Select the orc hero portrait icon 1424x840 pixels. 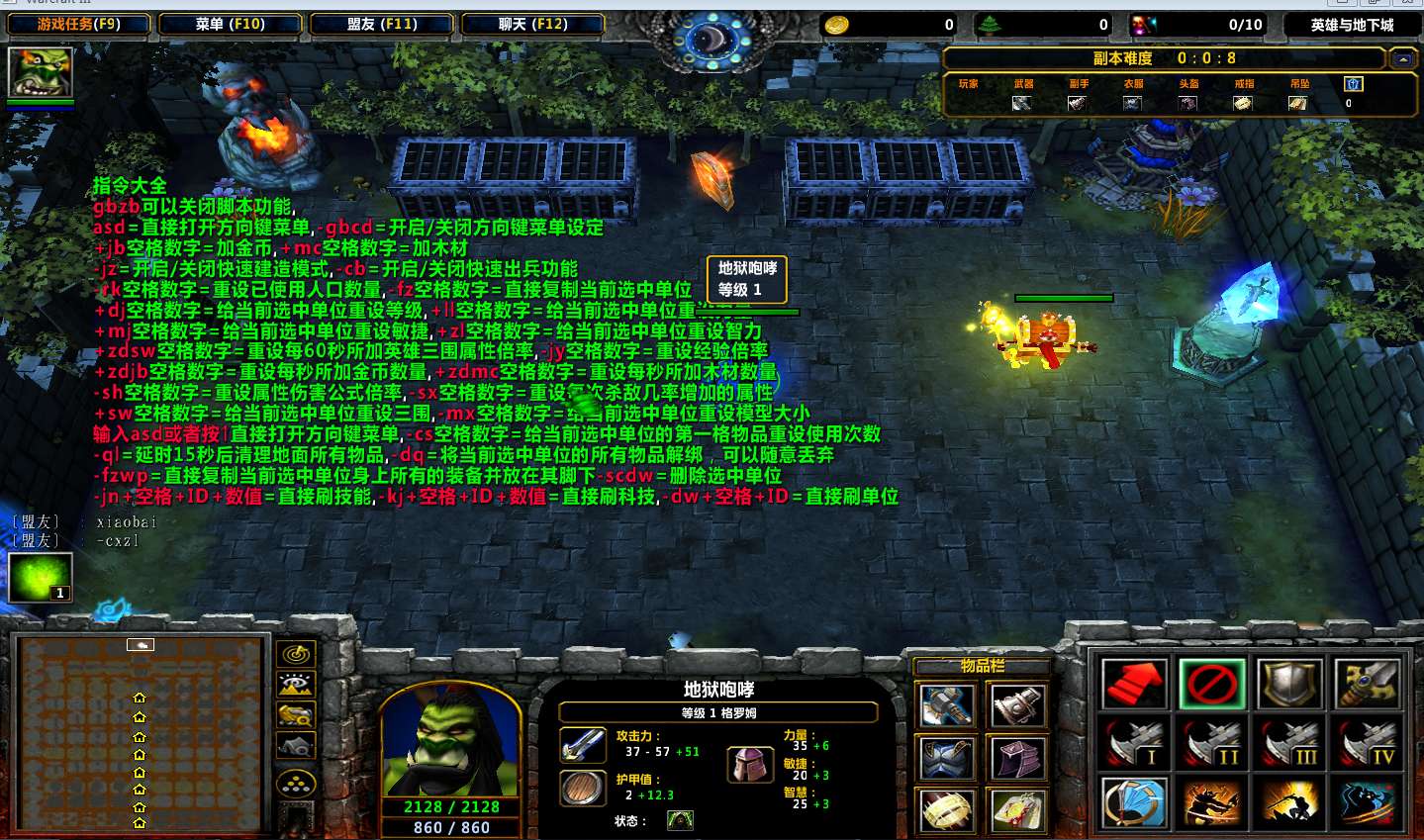pos(41,72)
